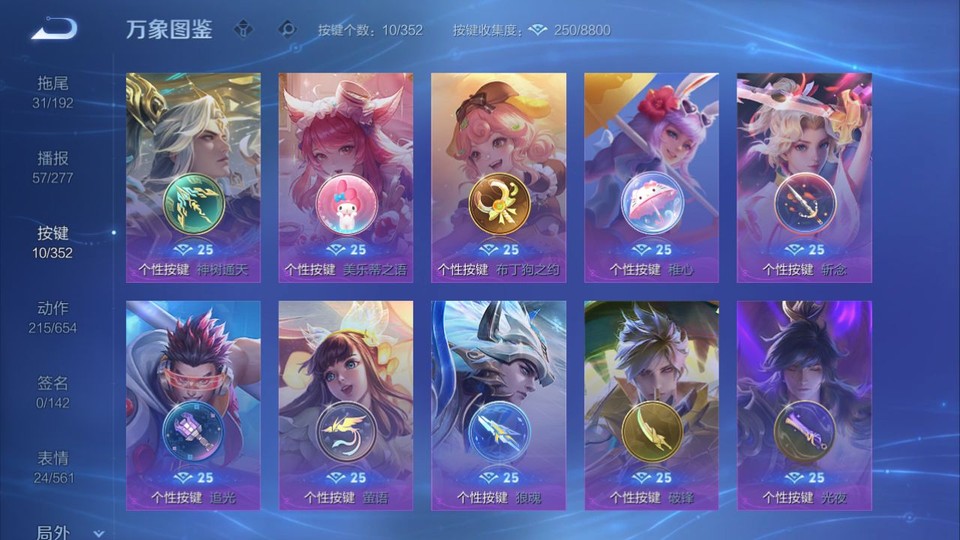
Task: Open the 布丁狗之约 button skin card
Action: pyautogui.click(x=498, y=177)
